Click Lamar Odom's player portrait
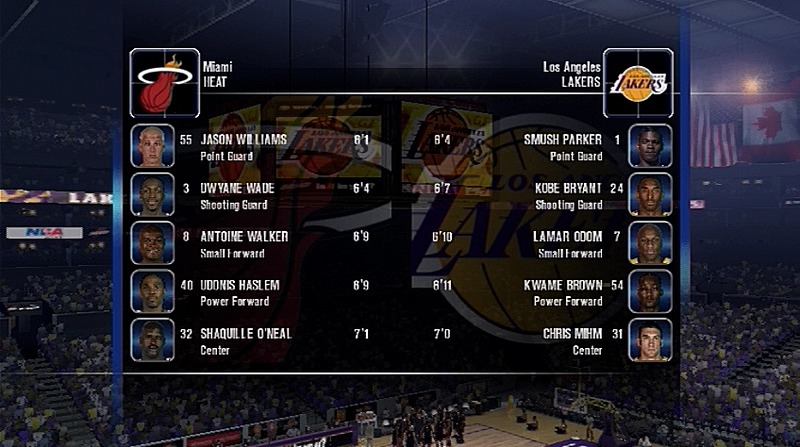 point(649,243)
